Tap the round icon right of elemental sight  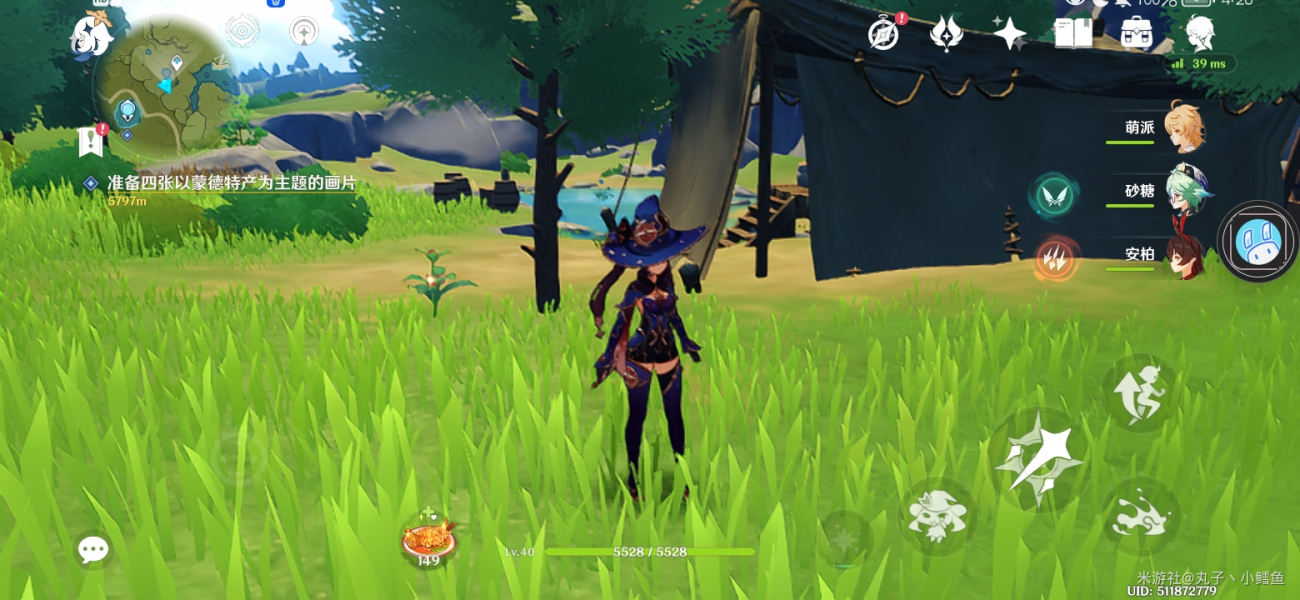click(x=304, y=32)
